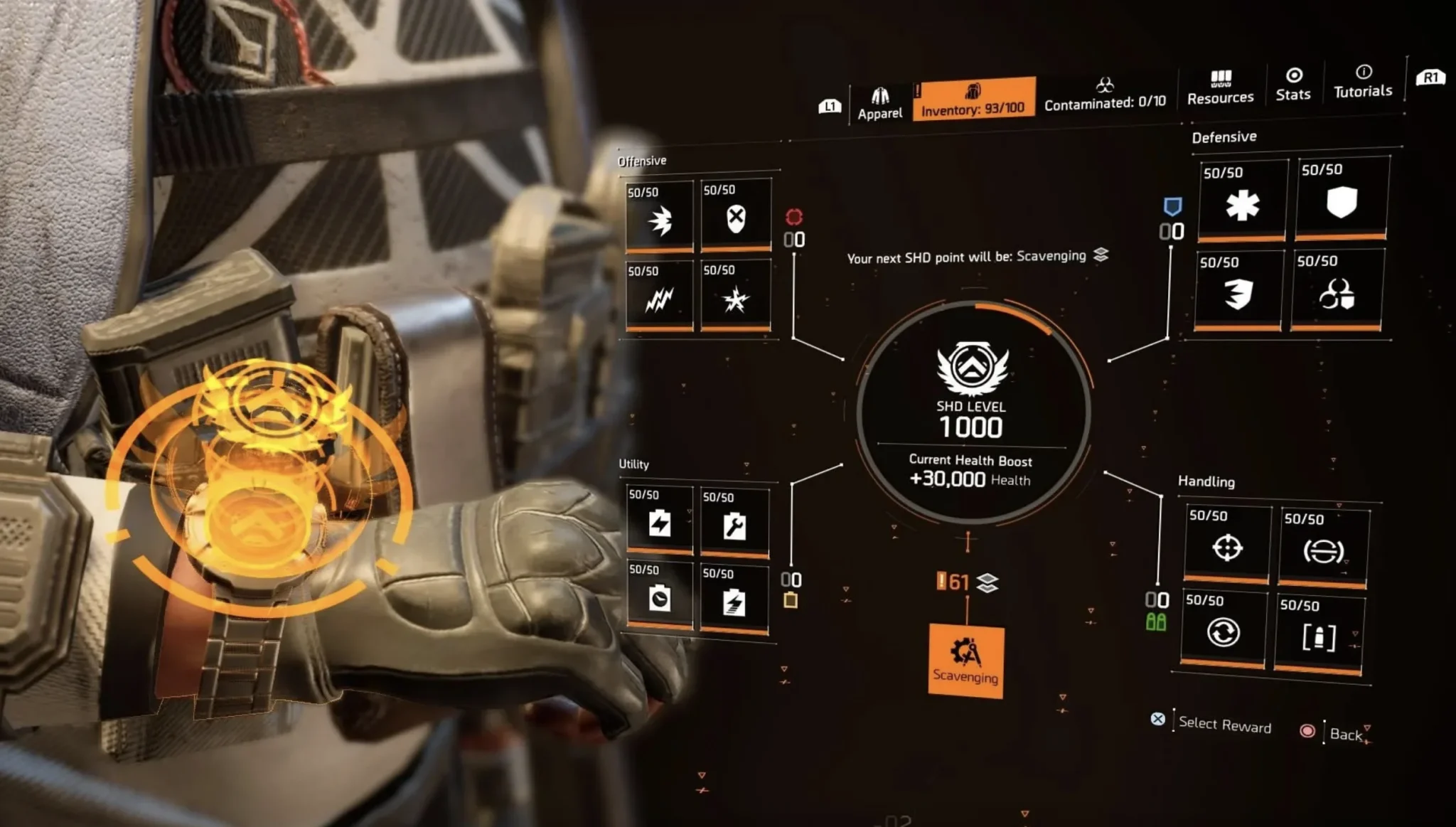
Task: Choose the starburst critical offensive node
Action: pyautogui.click(x=736, y=296)
